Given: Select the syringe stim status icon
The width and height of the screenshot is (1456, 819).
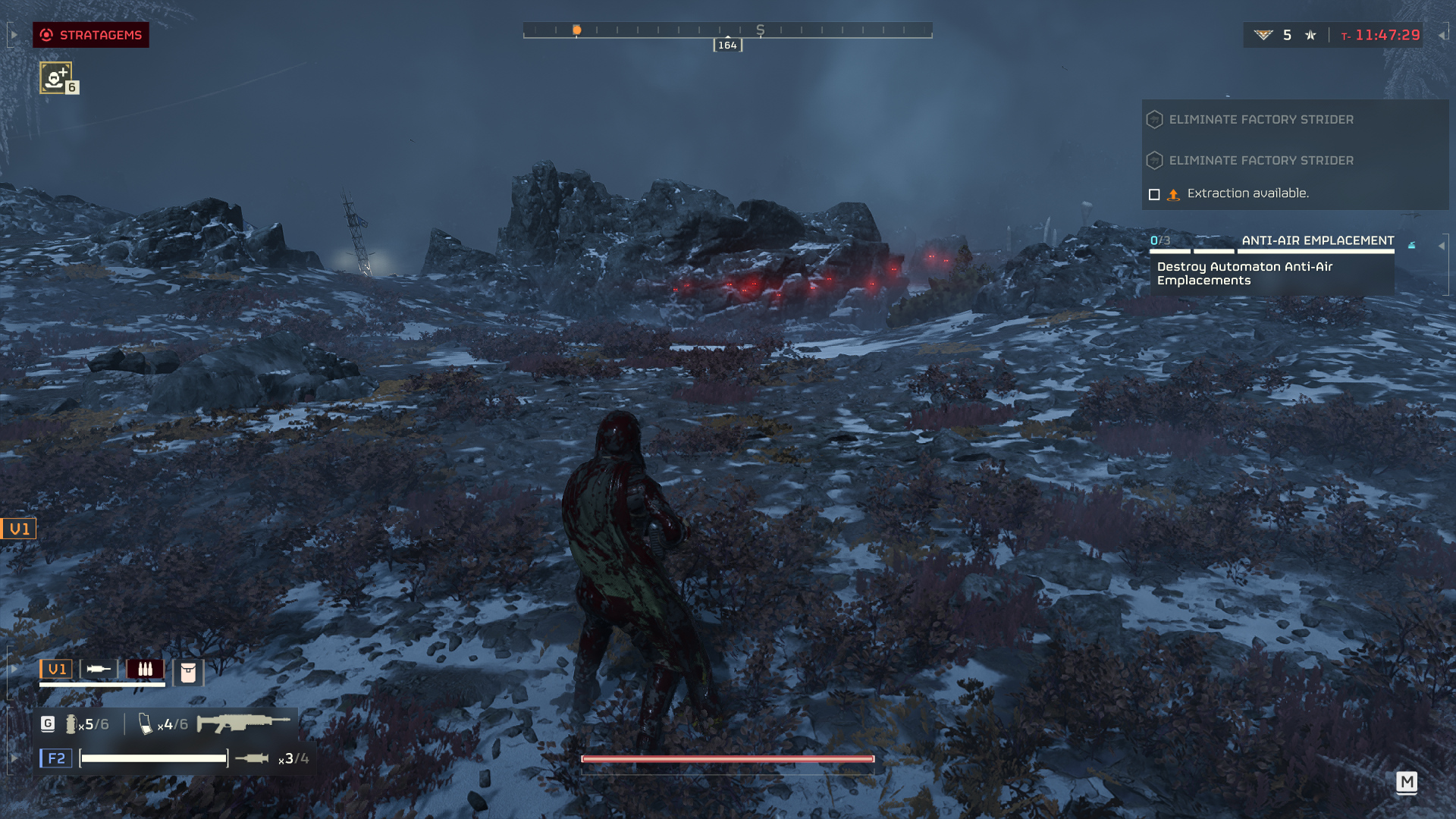Looking at the screenshot, I should (99, 669).
